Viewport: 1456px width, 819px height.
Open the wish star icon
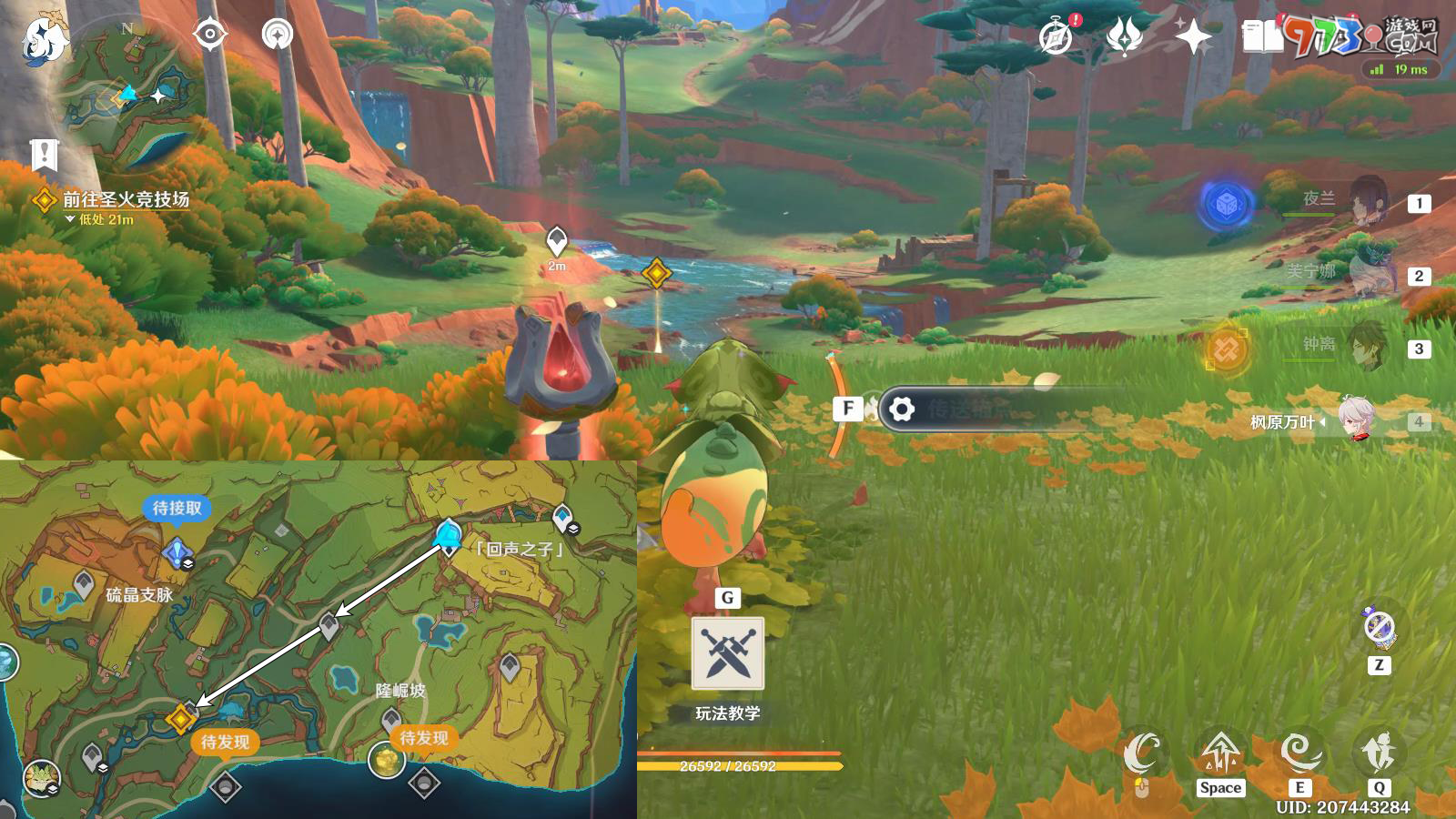tap(1193, 37)
